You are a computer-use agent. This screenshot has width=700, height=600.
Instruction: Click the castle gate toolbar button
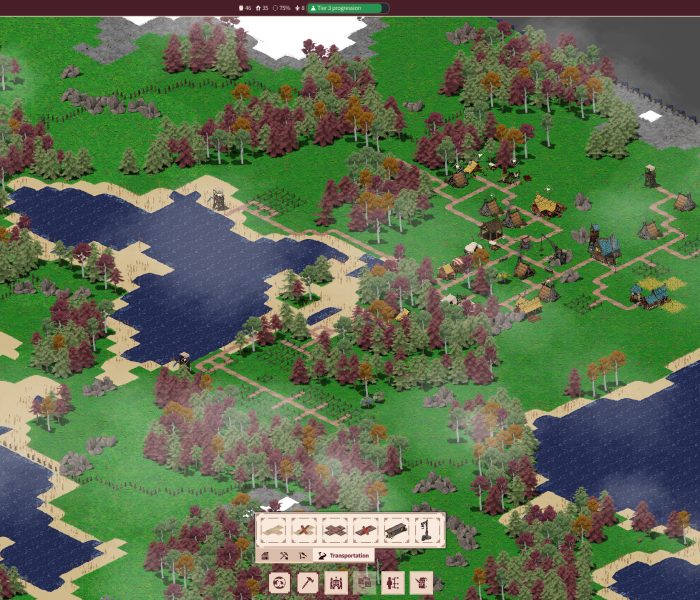[336, 582]
